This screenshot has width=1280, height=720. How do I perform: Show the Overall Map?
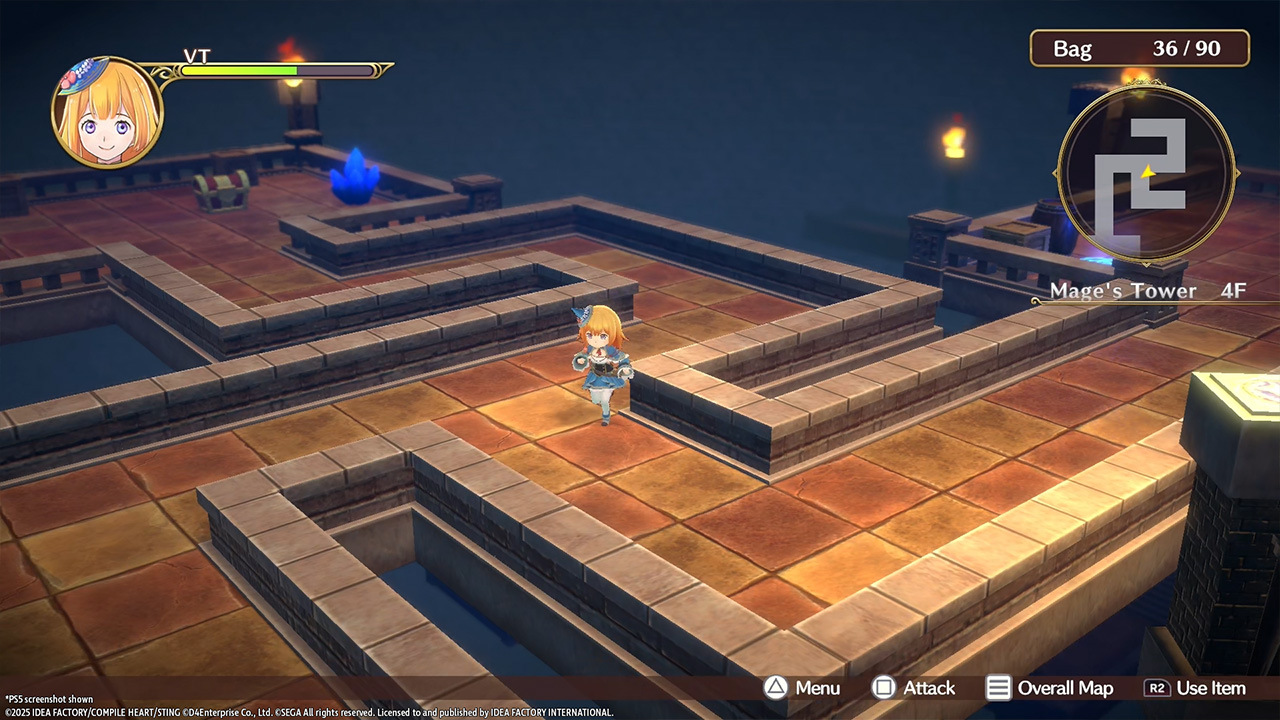point(1050,688)
